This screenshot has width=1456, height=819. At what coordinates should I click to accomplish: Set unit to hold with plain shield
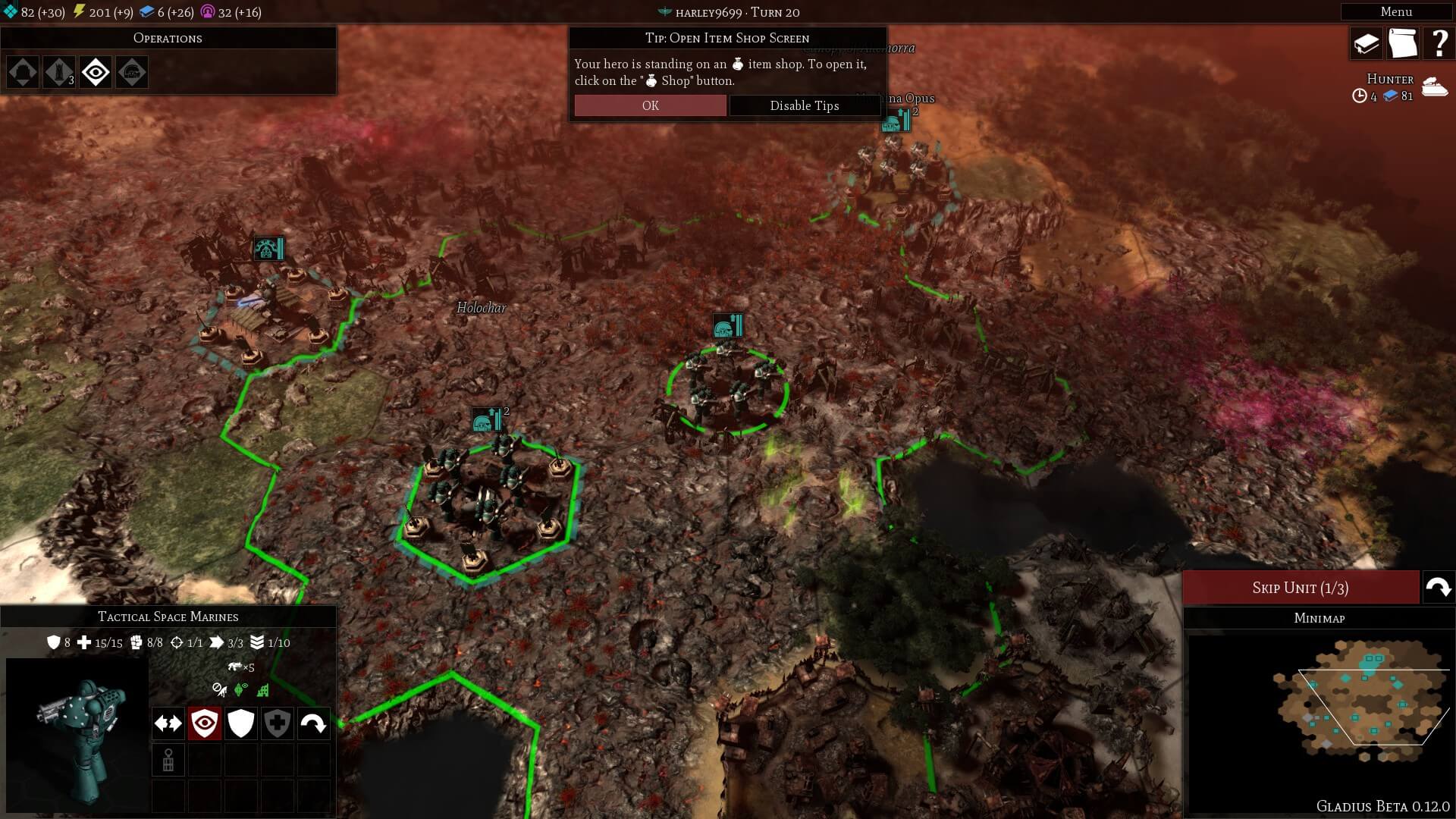241,723
